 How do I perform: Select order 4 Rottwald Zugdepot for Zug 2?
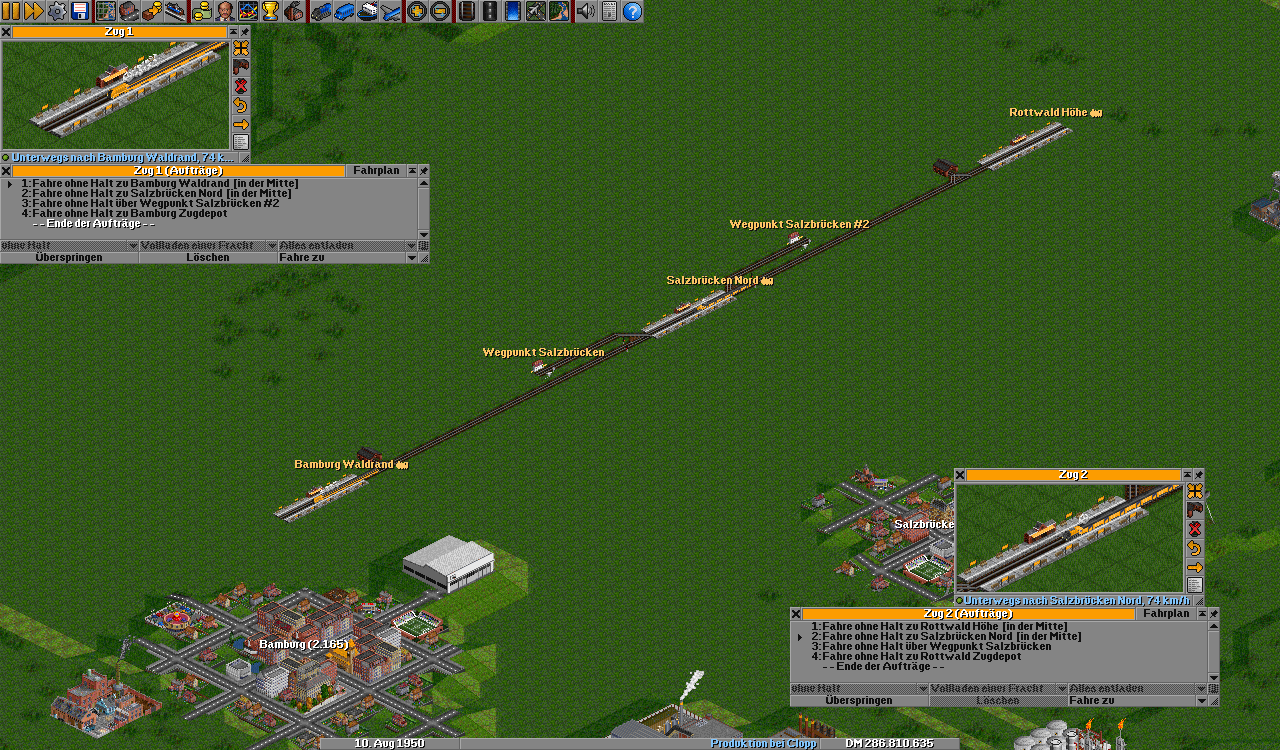921,656
